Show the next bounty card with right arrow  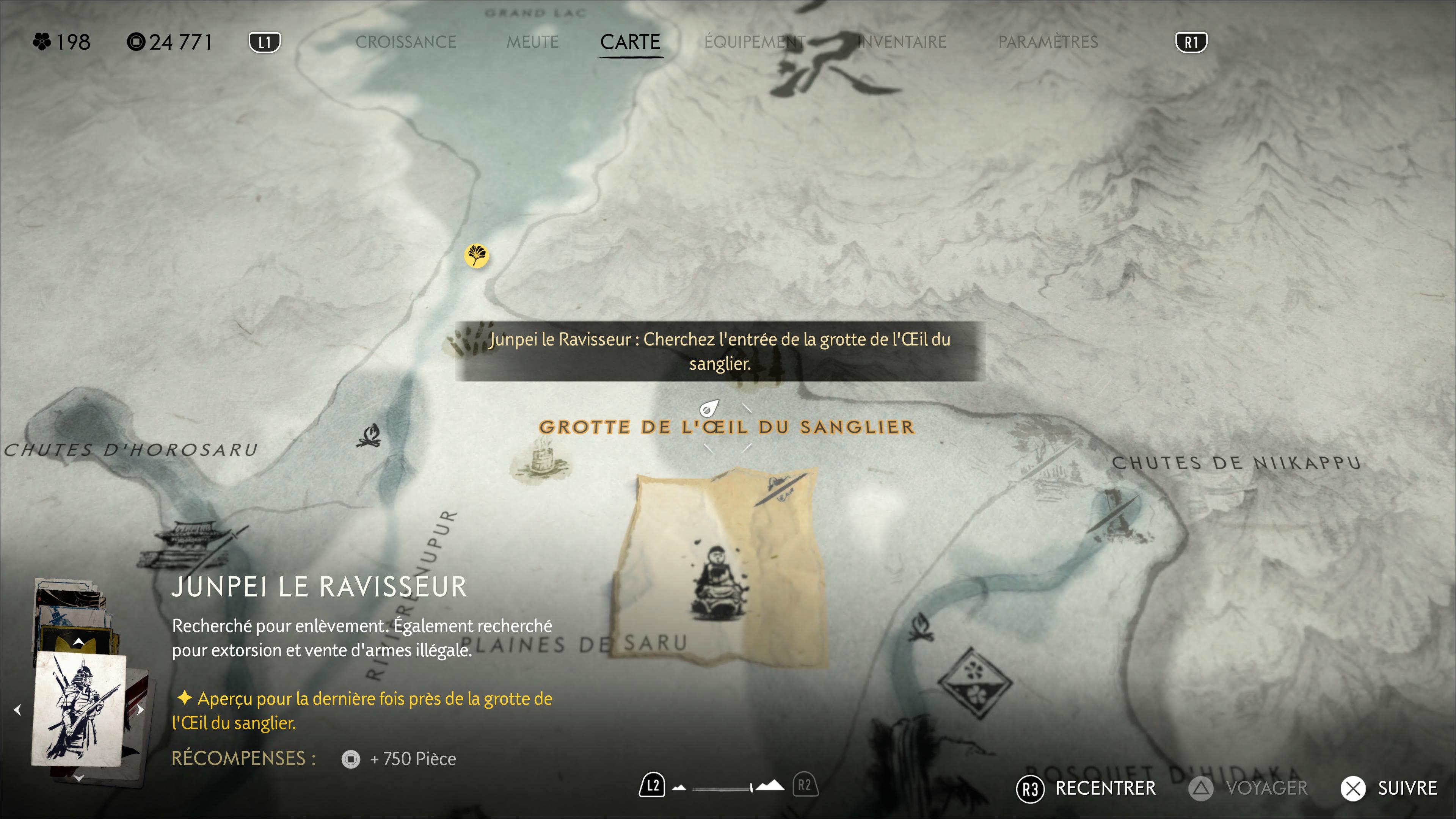(x=141, y=709)
